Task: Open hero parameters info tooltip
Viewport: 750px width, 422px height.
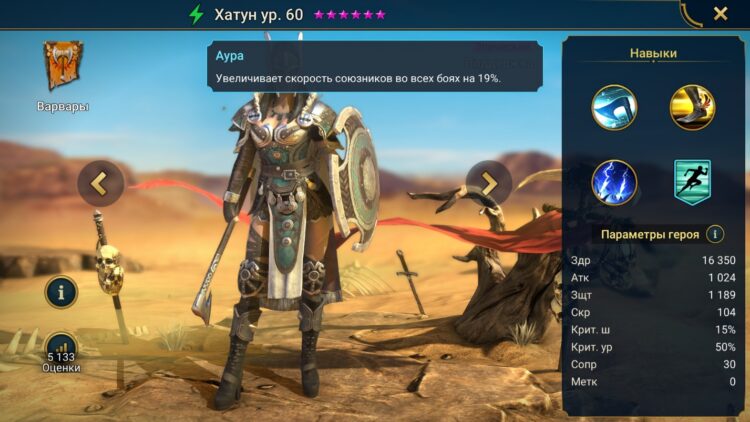Action: [x=715, y=234]
